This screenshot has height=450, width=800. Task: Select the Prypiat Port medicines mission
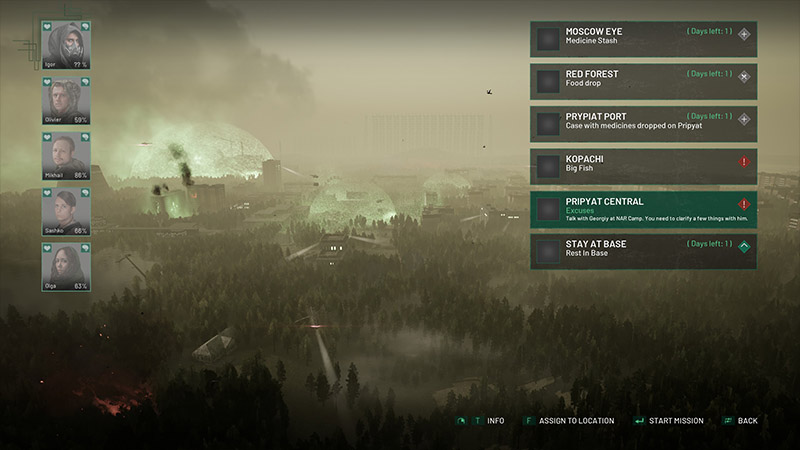click(643, 124)
